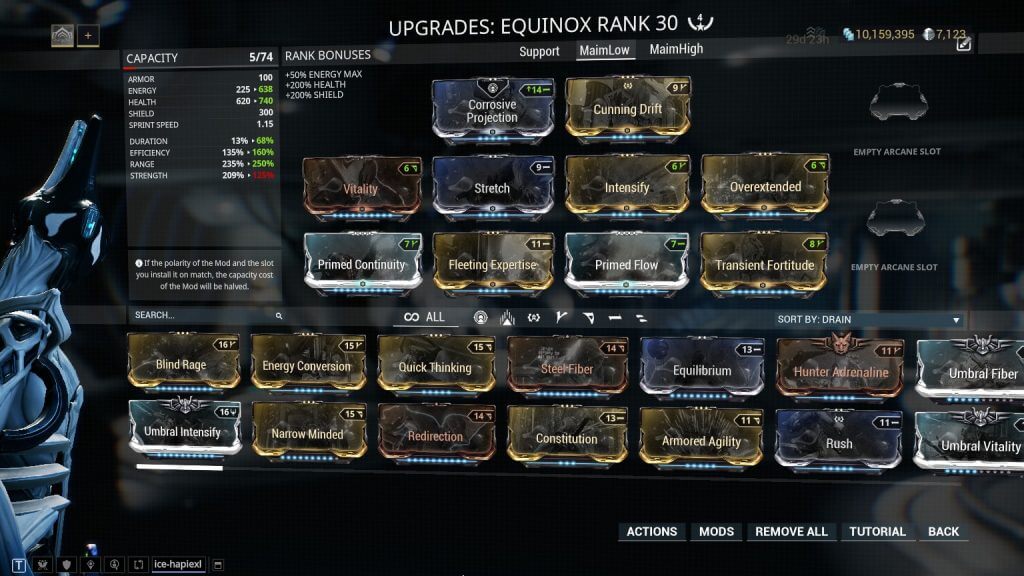Show ALL mods filter
The image size is (1024, 576).
click(x=424, y=317)
